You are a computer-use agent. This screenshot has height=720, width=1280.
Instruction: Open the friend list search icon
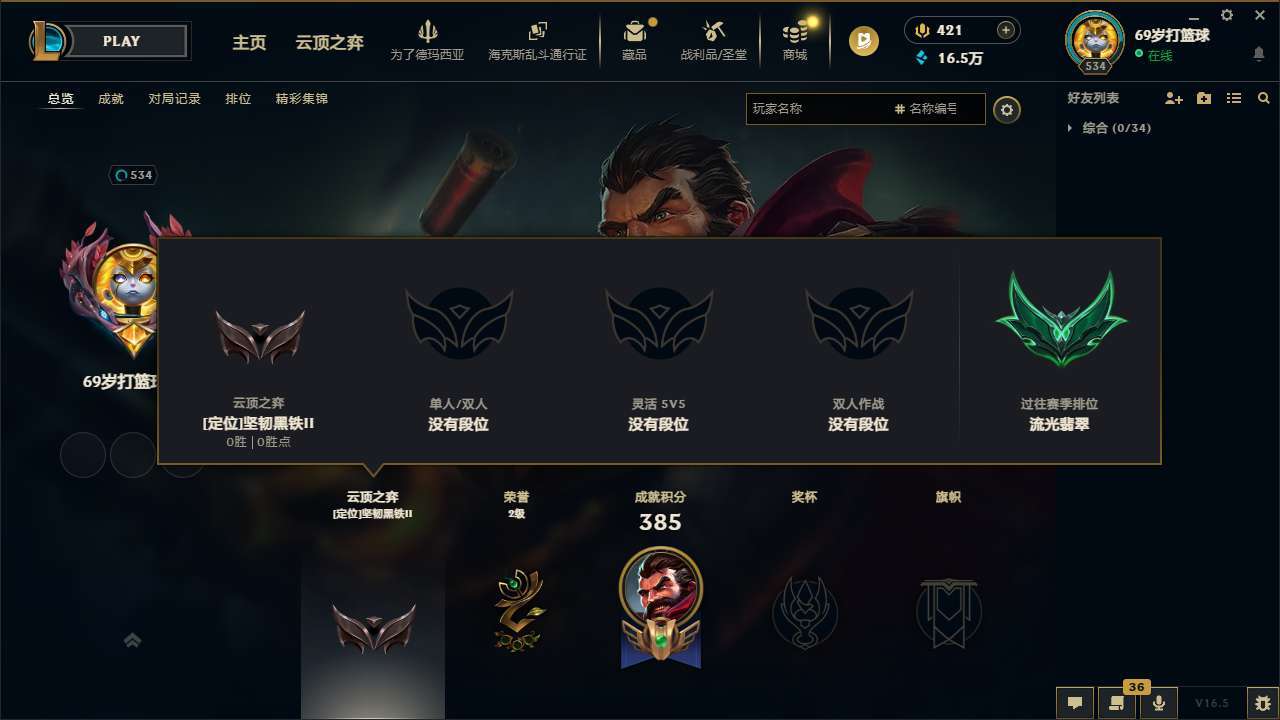[1264, 98]
